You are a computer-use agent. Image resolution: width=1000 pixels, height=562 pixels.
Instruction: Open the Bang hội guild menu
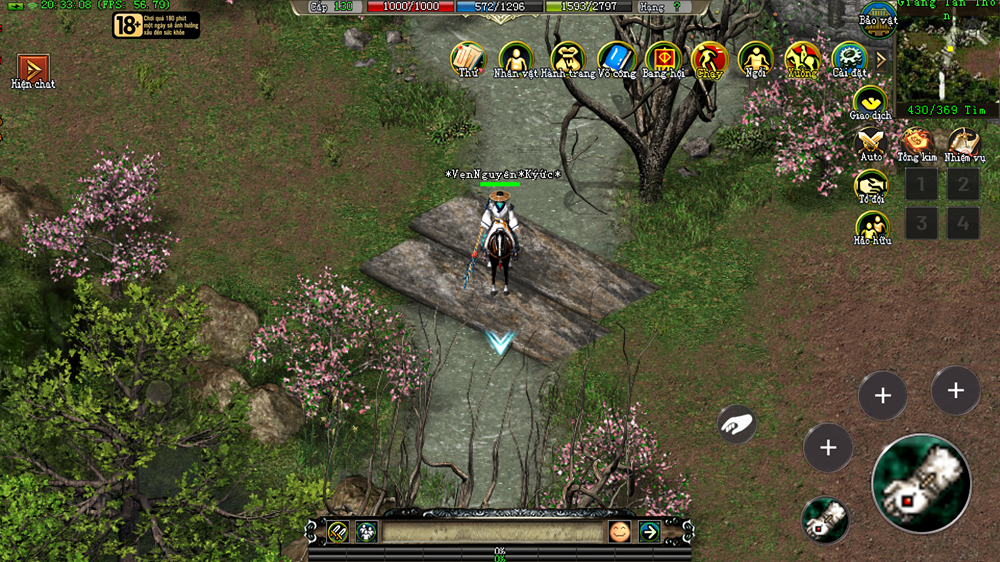(663, 57)
